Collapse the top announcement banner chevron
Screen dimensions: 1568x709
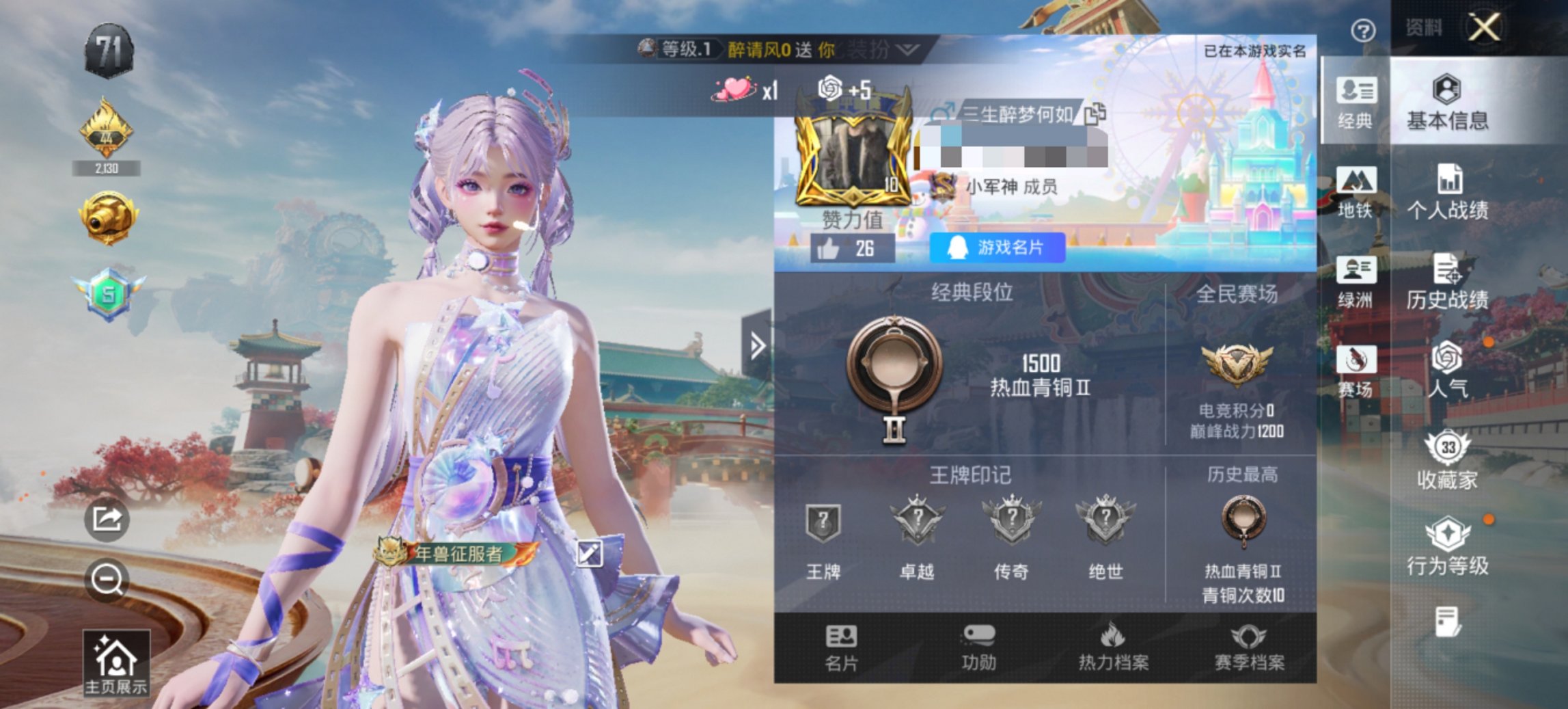pos(908,49)
